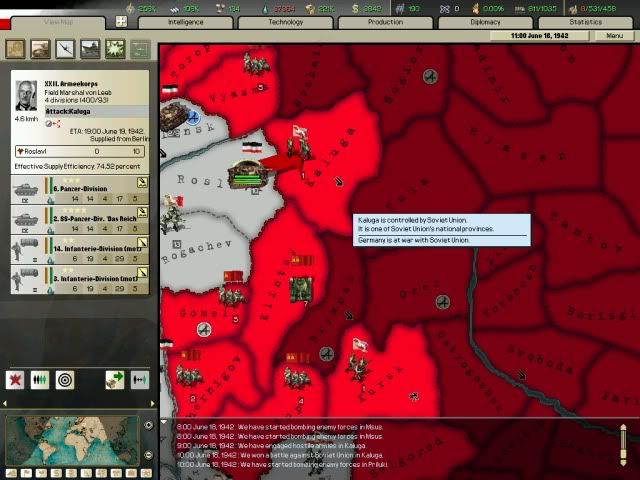Go to the Diplomacy tab
This screenshot has height=480, width=640.
pyautogui.click(x=485, y=22)
